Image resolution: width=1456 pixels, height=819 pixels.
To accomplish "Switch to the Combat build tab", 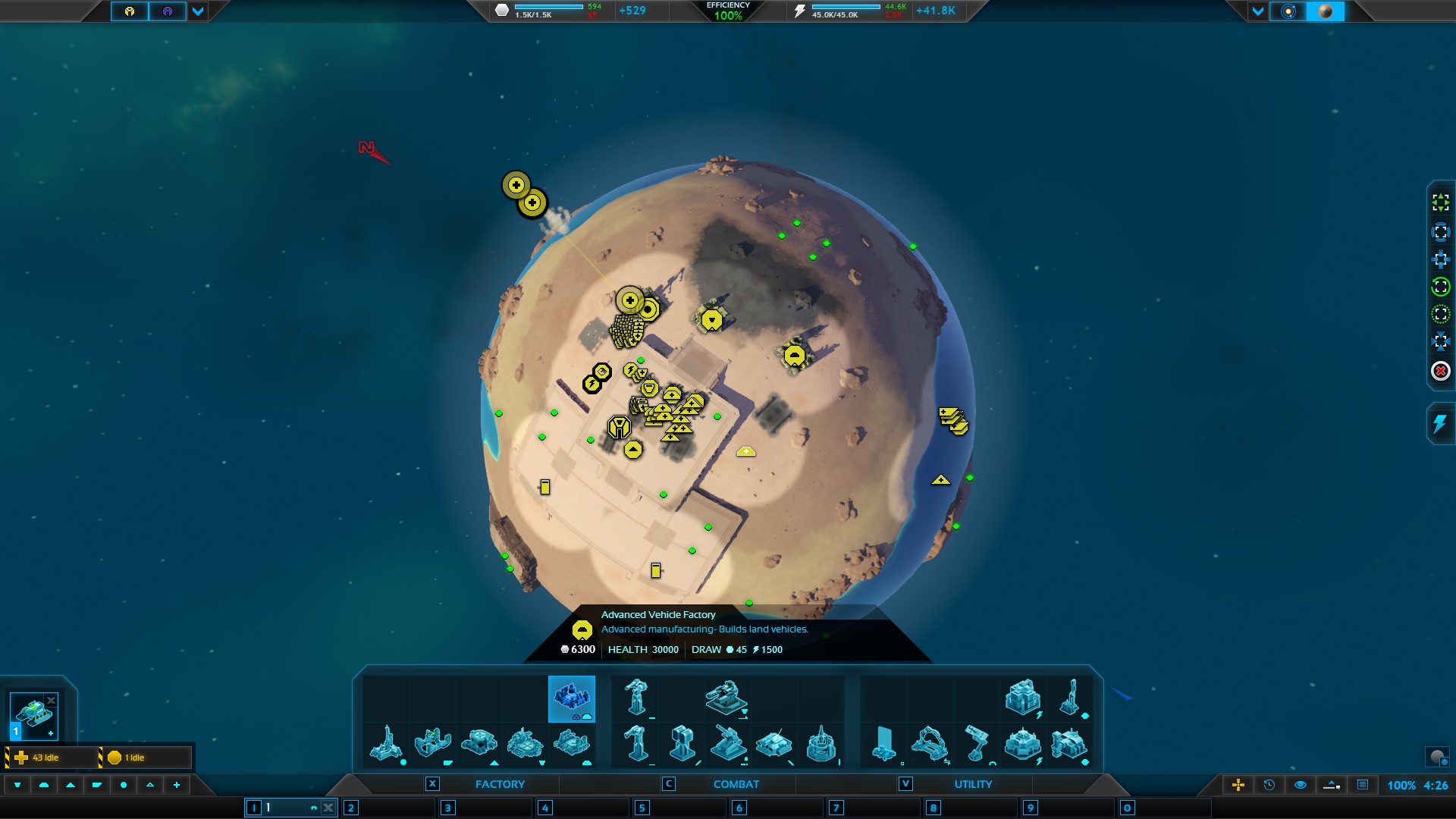I will [736, 784].
